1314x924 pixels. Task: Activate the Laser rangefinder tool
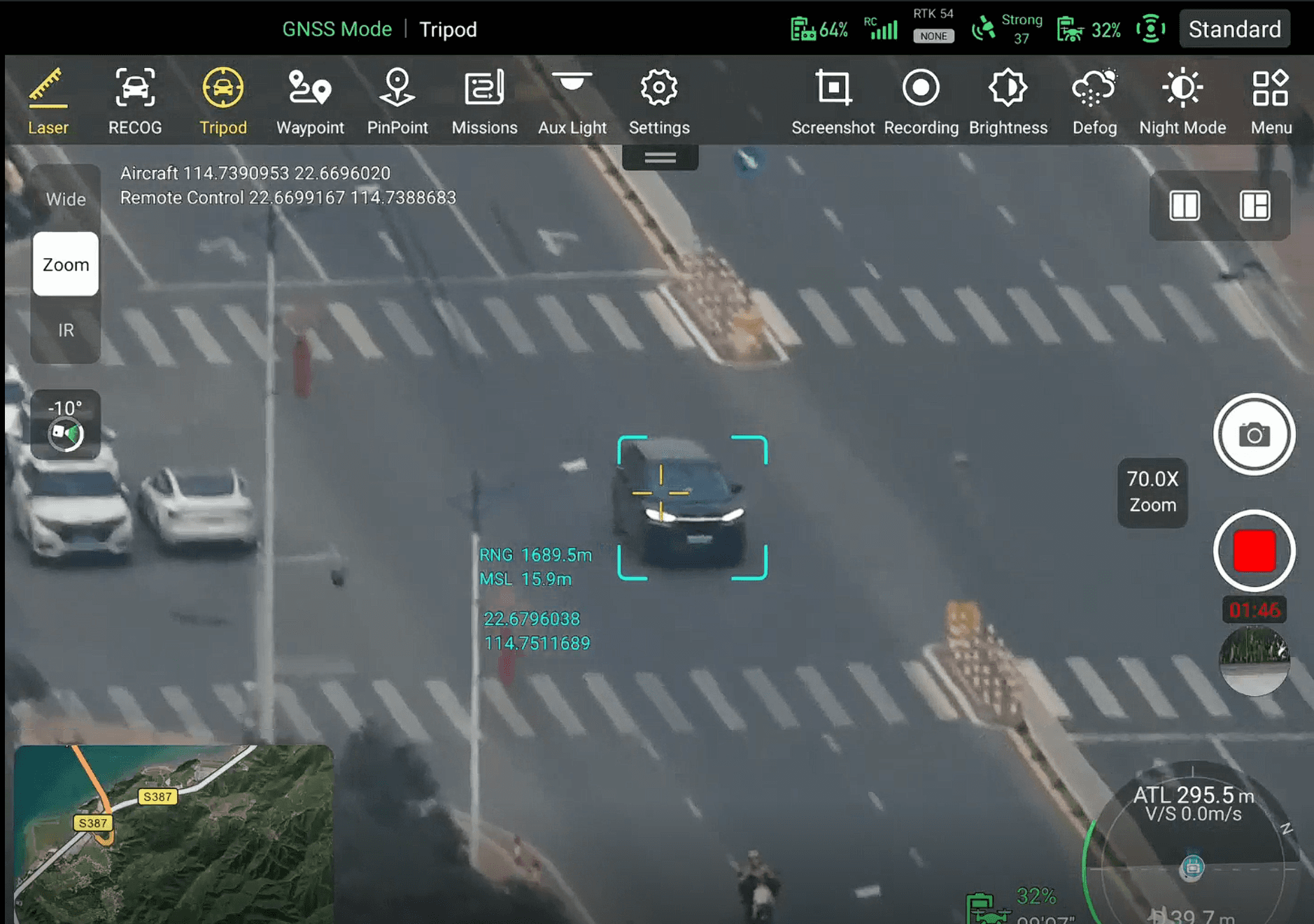coord(48,100)
